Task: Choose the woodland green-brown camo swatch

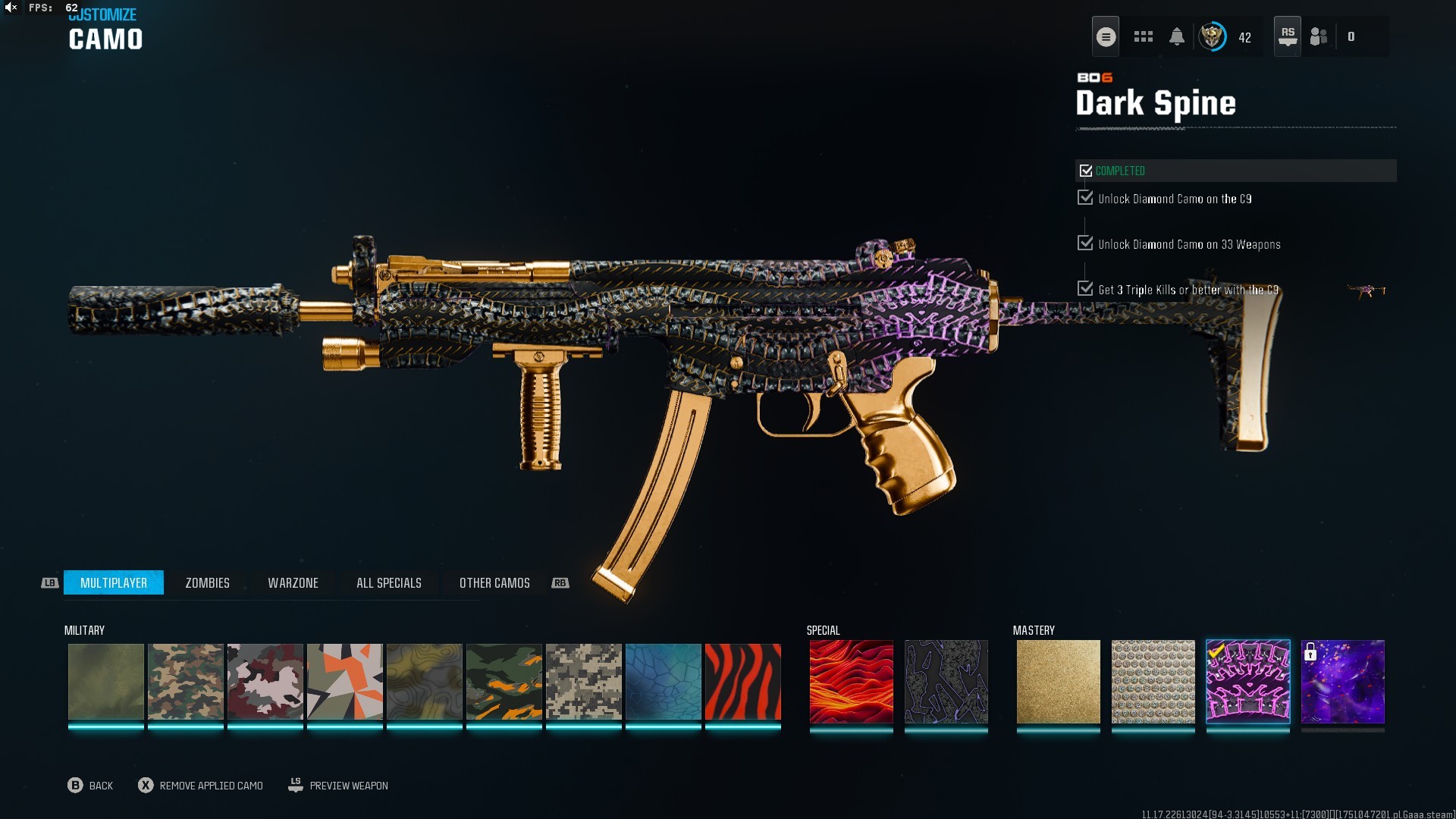Action: tap(185, 681)
